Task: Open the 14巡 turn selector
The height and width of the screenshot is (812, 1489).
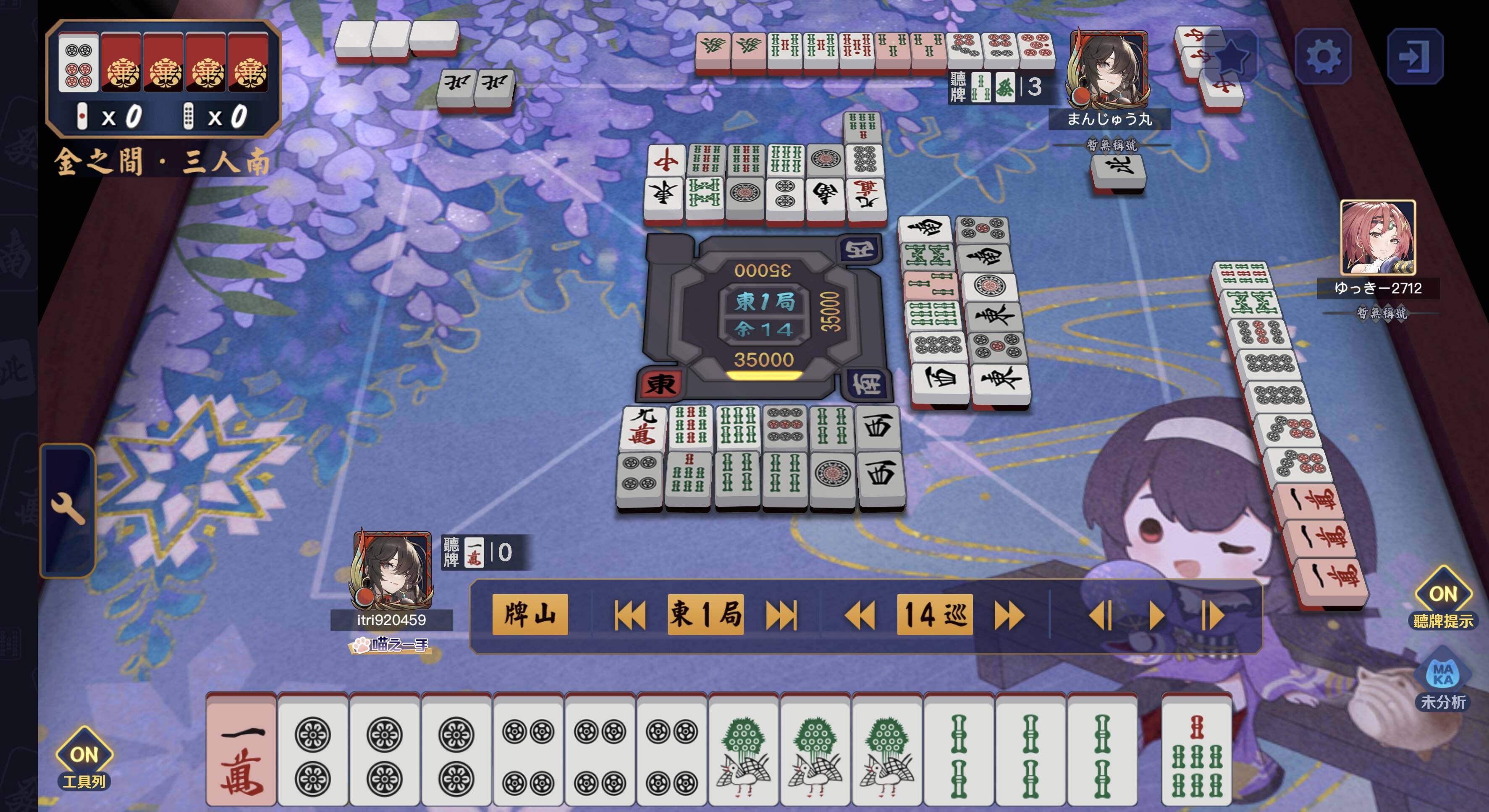Action: [934, 614]
